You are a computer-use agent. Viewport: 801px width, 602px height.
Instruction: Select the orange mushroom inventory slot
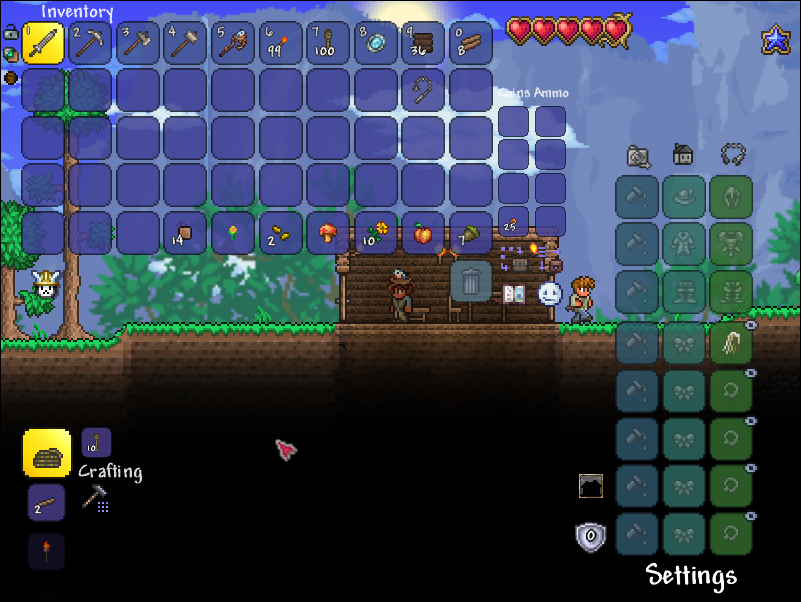pos(330,233)
